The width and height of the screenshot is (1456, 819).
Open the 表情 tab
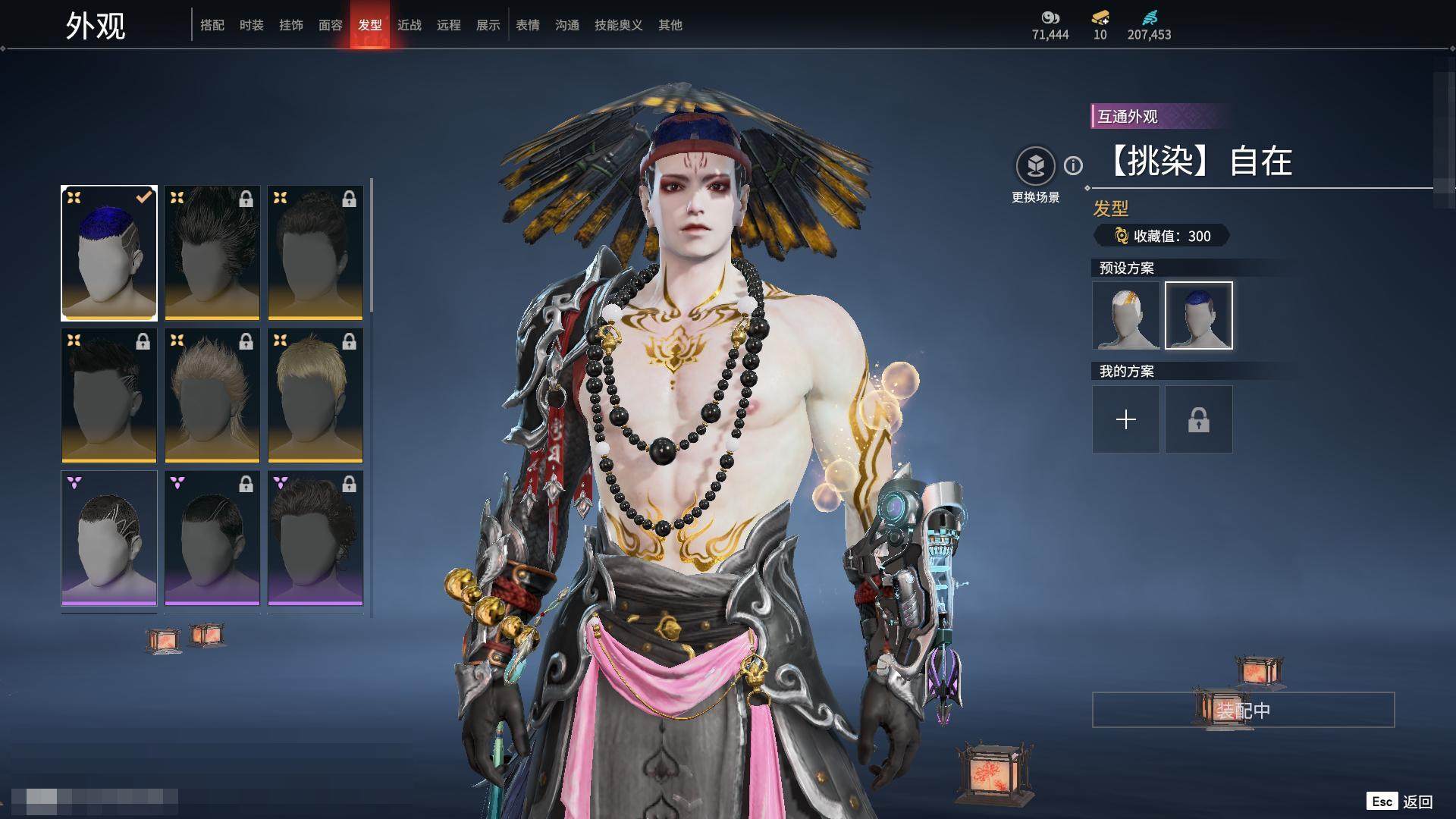tap(528, 25)
